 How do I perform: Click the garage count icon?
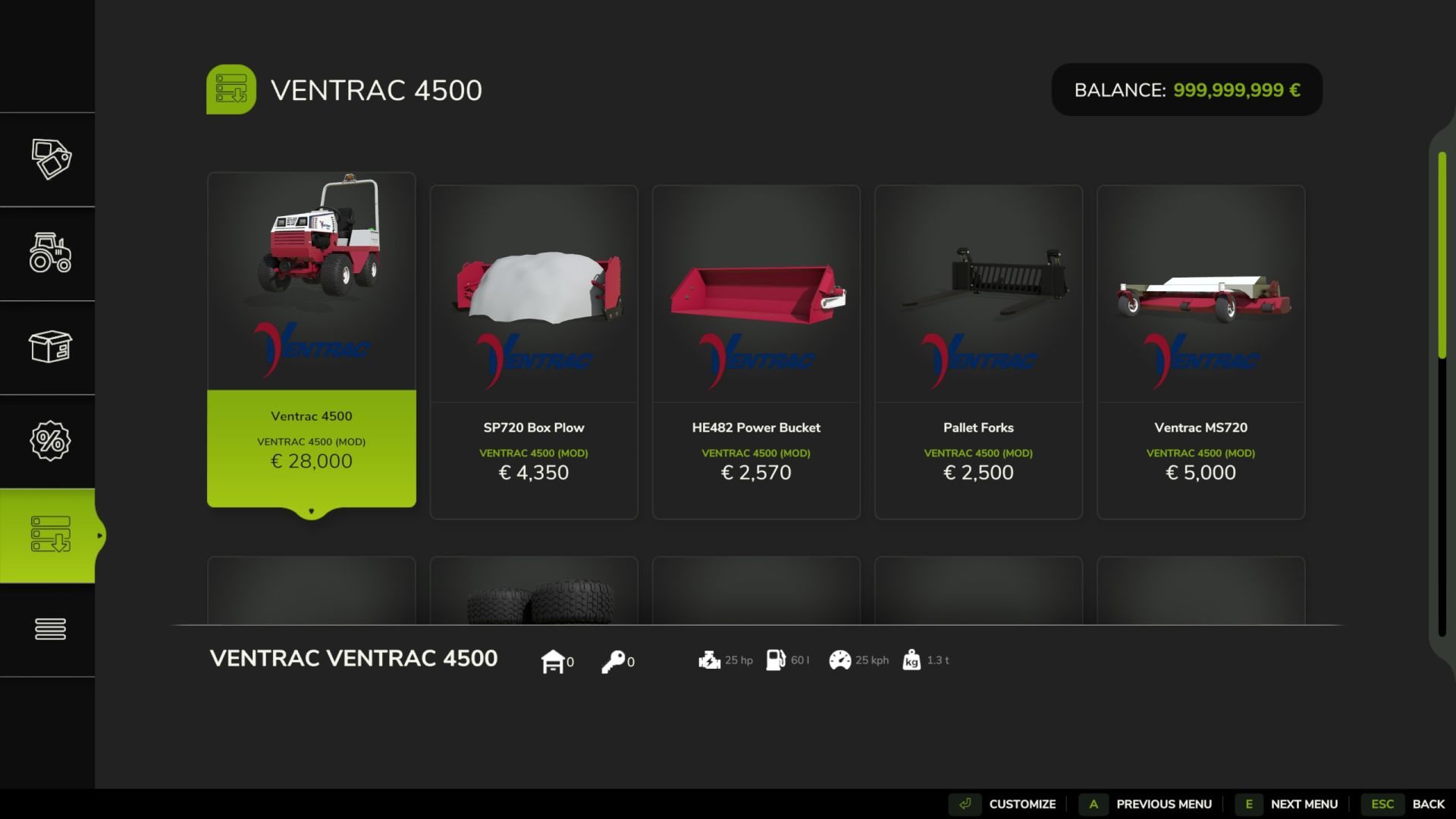coord(554,660)
